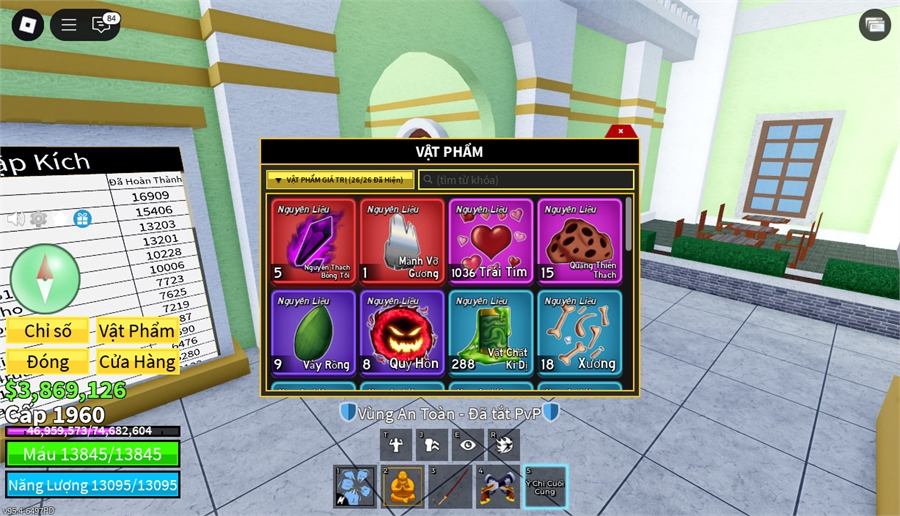Viewport: 900px width, 516px height.
Task: Select the Nguyên Thạch Bóng Tối item
Action: pos(313,241)
